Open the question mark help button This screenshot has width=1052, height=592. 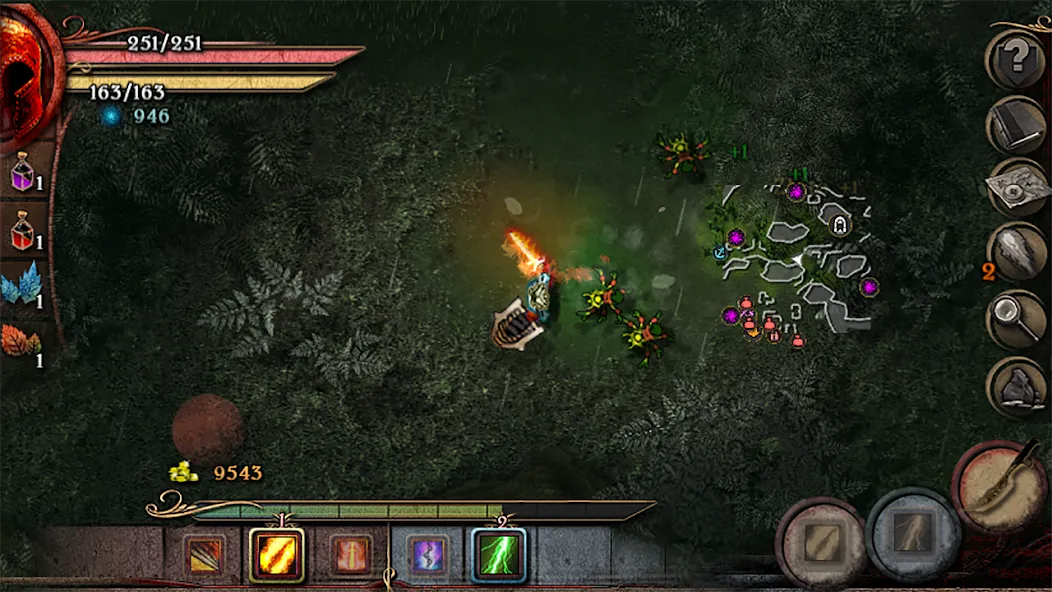coord(1018,59)
